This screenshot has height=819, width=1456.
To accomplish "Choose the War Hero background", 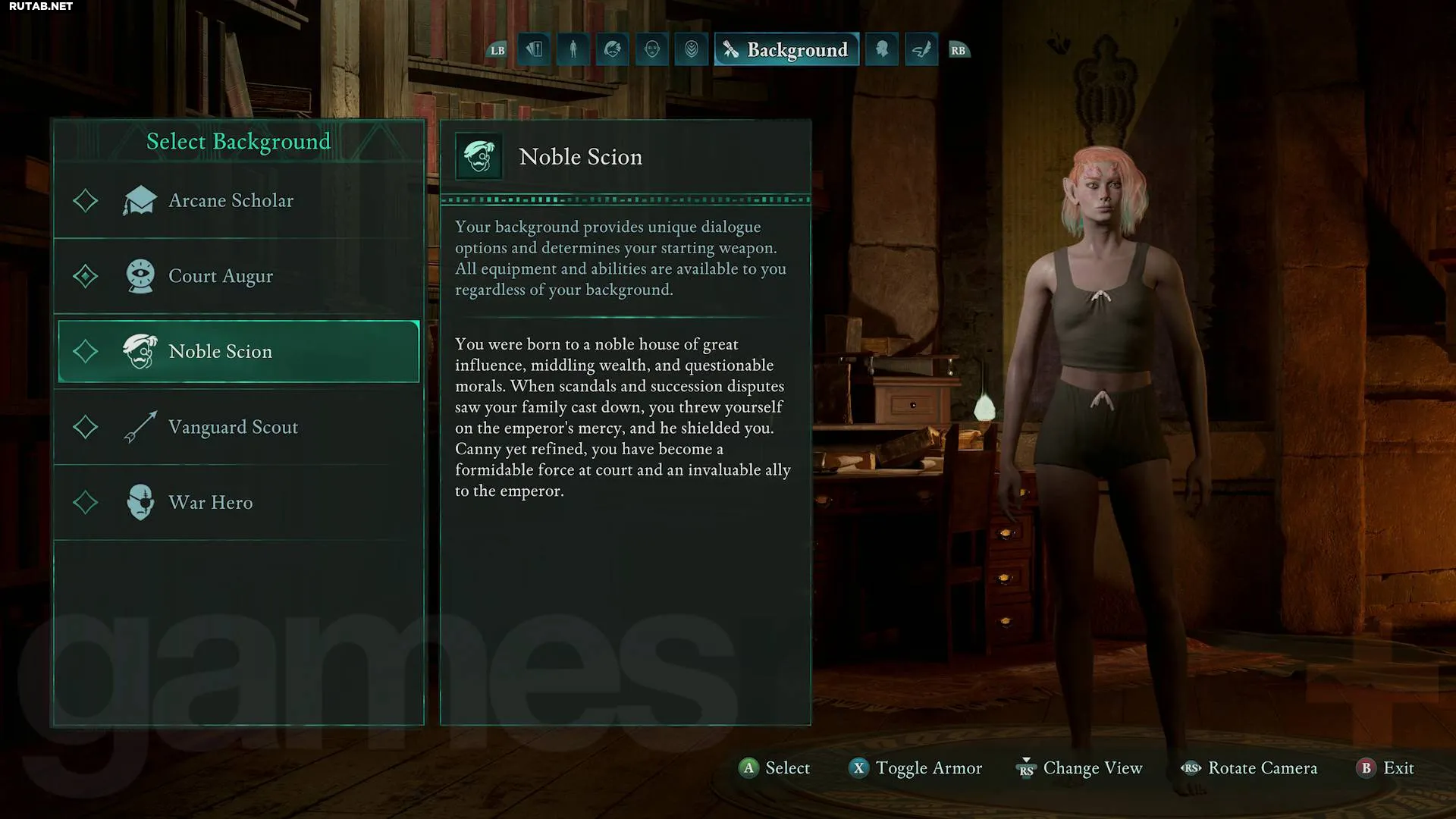I will 238,502.
